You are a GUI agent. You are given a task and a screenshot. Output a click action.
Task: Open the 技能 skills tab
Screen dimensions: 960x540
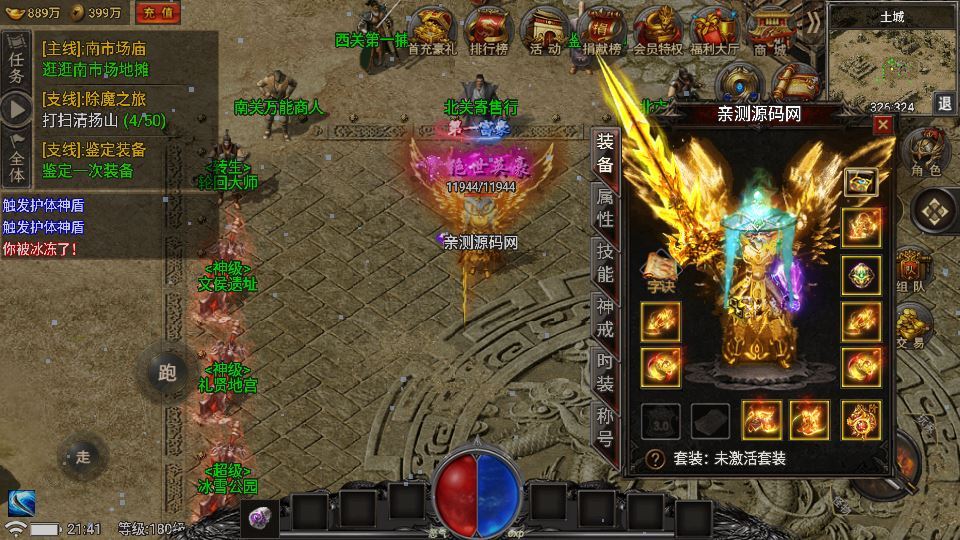605,262
